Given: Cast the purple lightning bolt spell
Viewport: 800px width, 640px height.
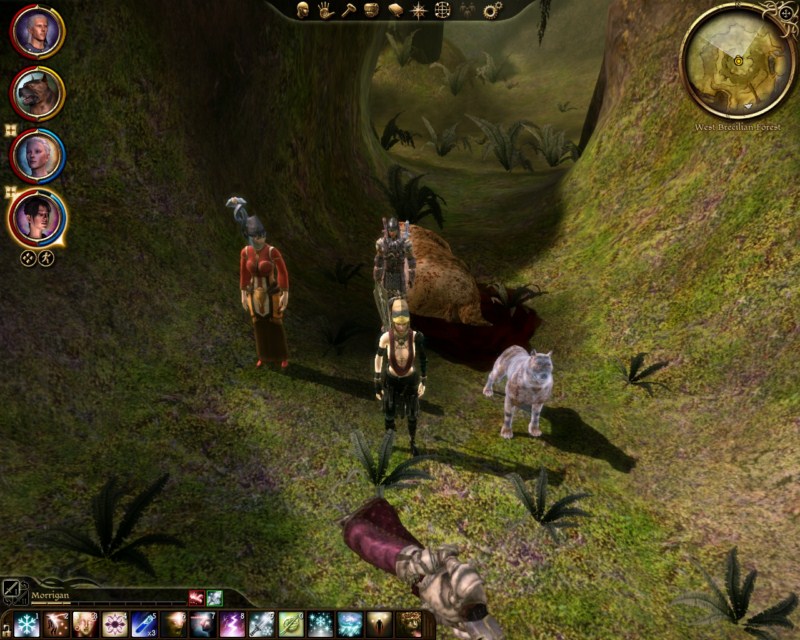Looking at the screenshot, I should coord(232,624).
